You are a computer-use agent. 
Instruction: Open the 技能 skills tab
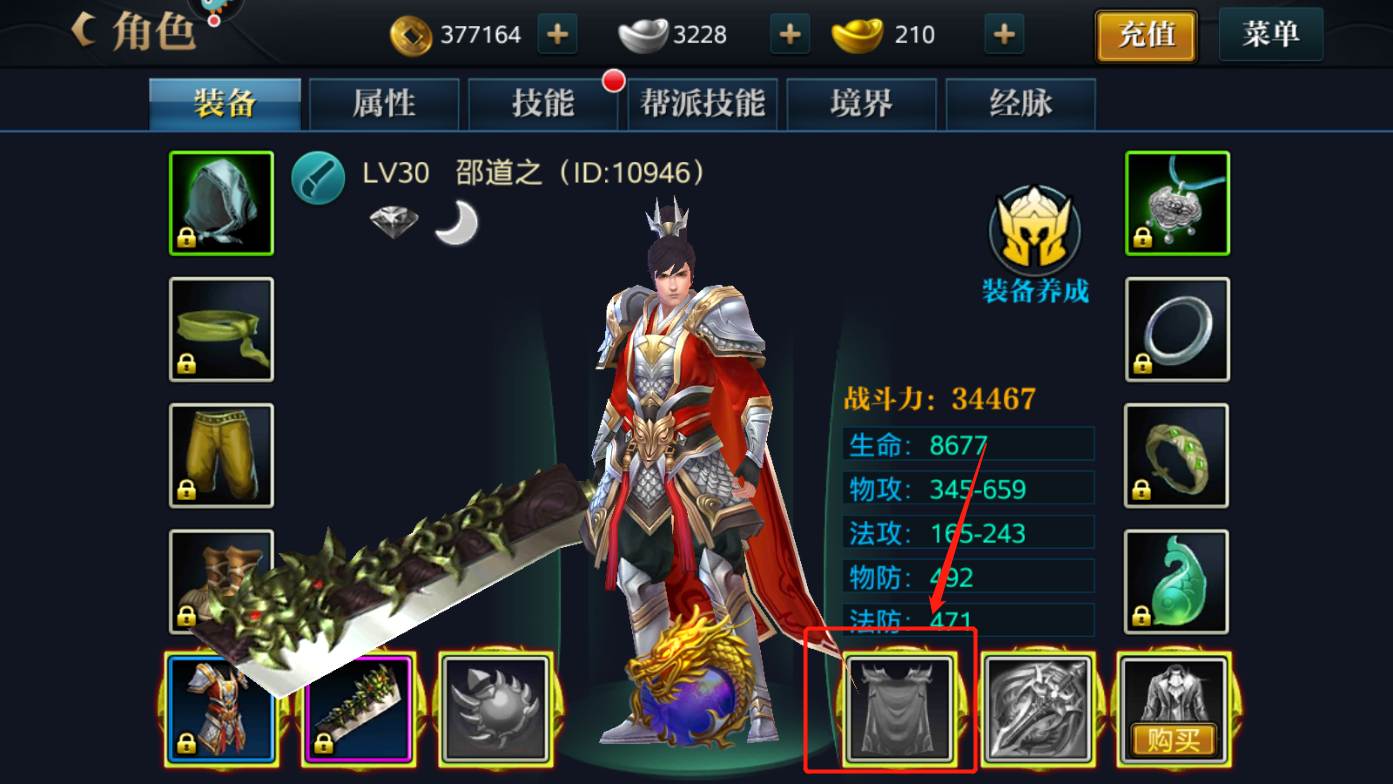click(543, 104)
